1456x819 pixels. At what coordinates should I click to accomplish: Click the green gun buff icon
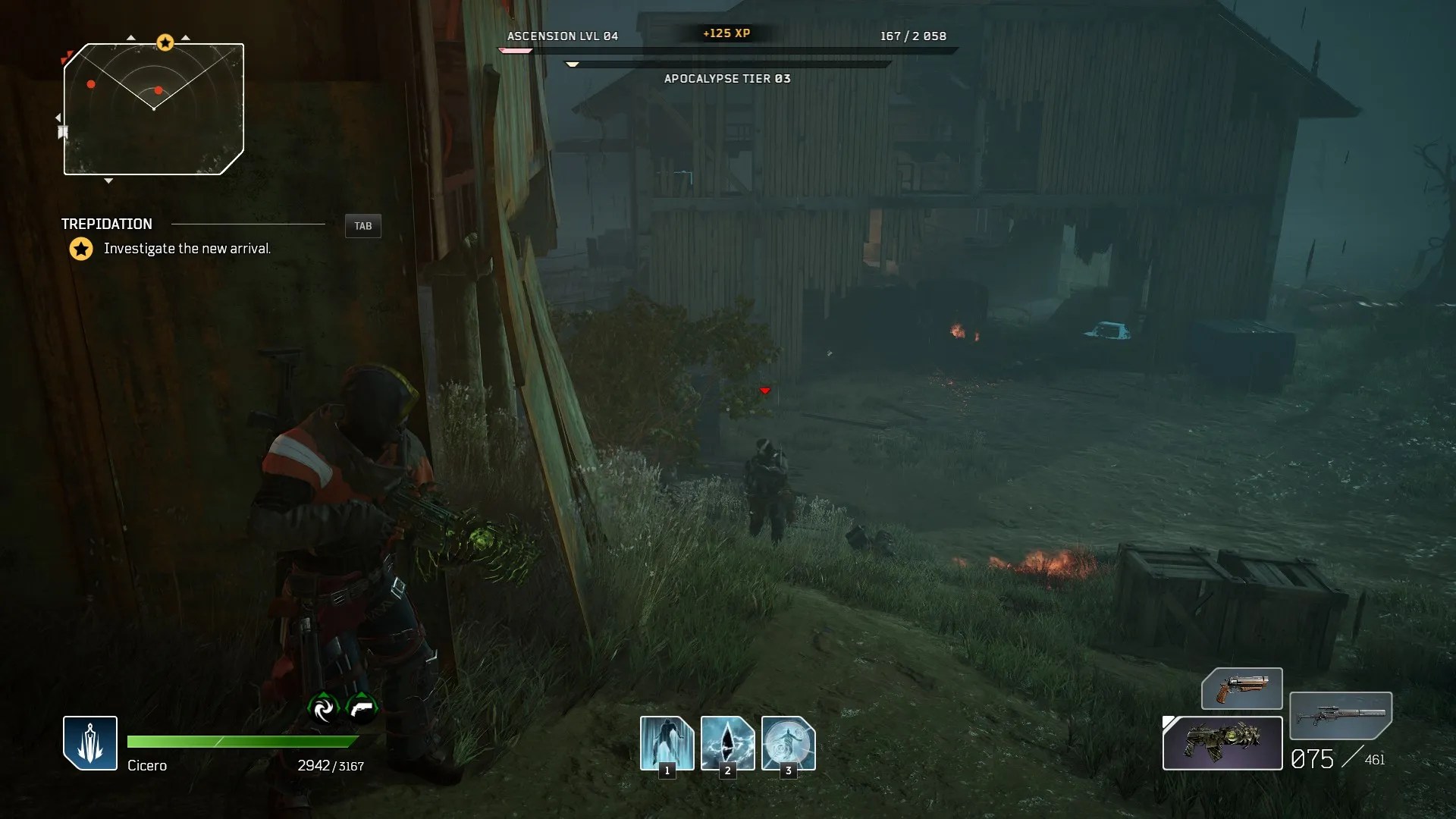pos(362,708)
